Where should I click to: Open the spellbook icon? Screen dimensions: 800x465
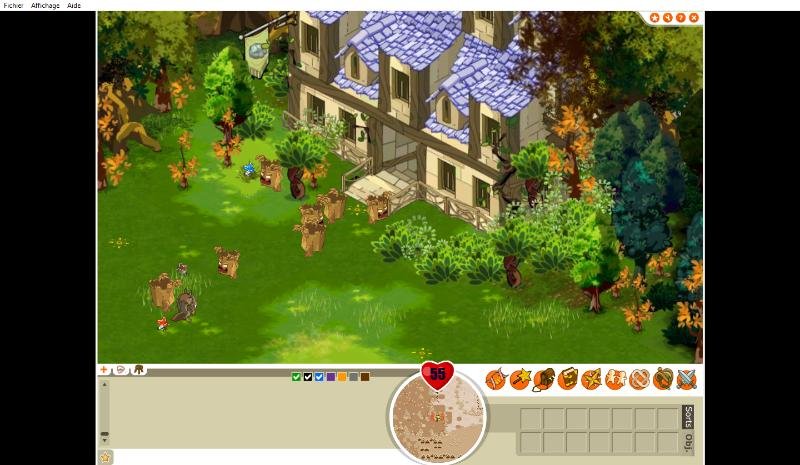click(567, 379)
